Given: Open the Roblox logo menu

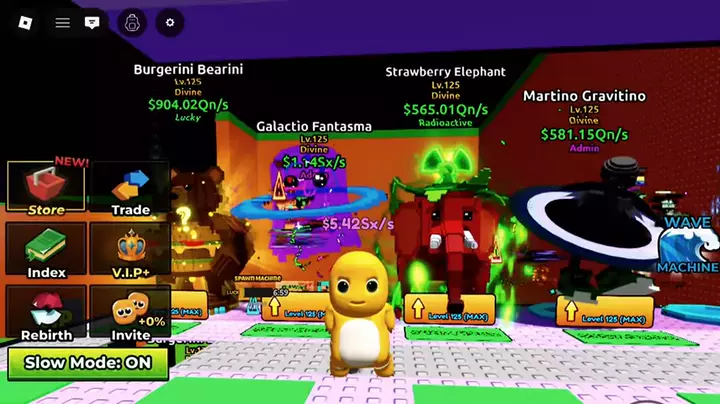Looking at the screenshot, I should click(26, 22).
